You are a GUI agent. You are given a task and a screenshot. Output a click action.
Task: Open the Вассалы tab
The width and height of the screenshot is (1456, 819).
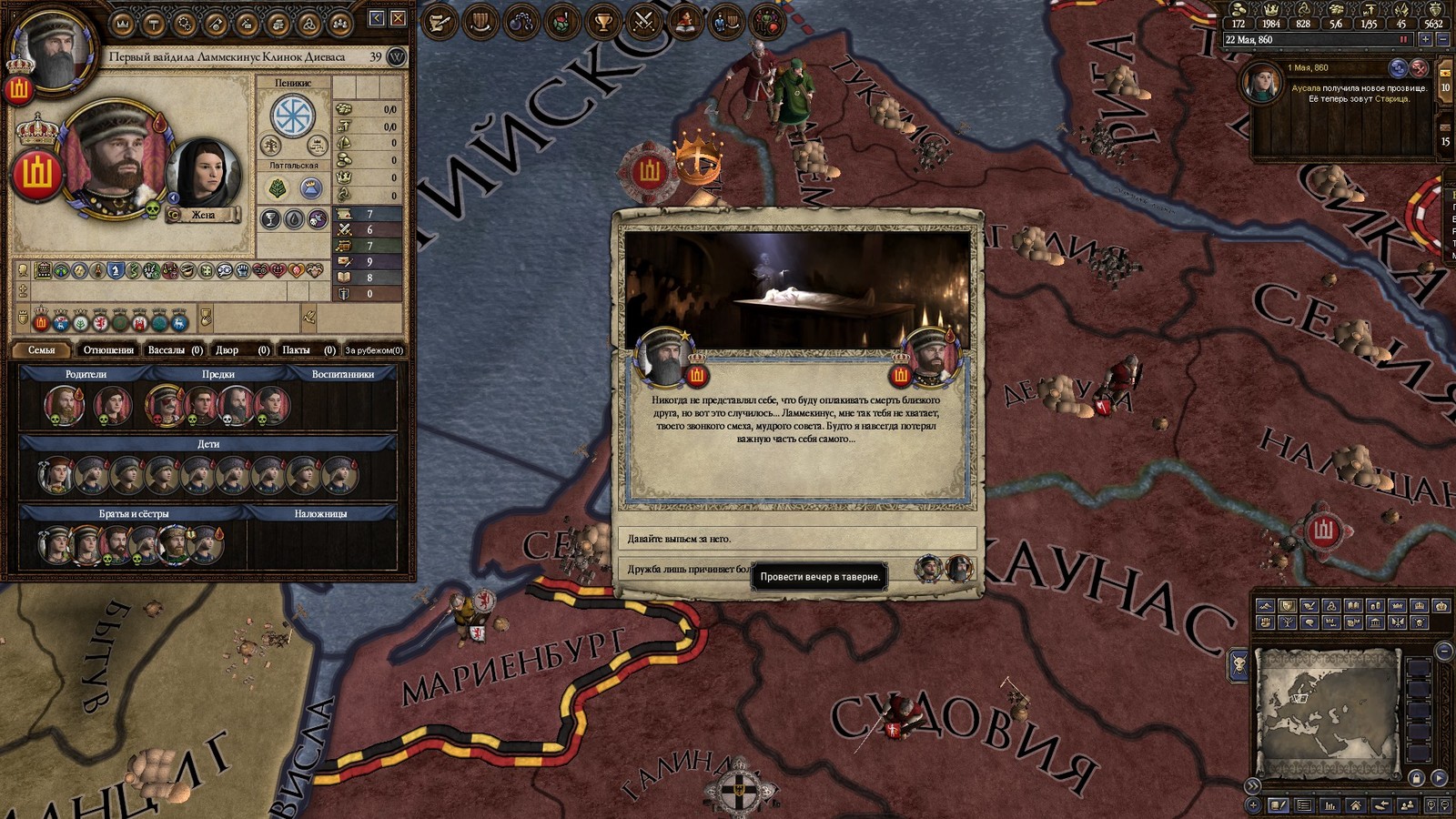point(175,350)
